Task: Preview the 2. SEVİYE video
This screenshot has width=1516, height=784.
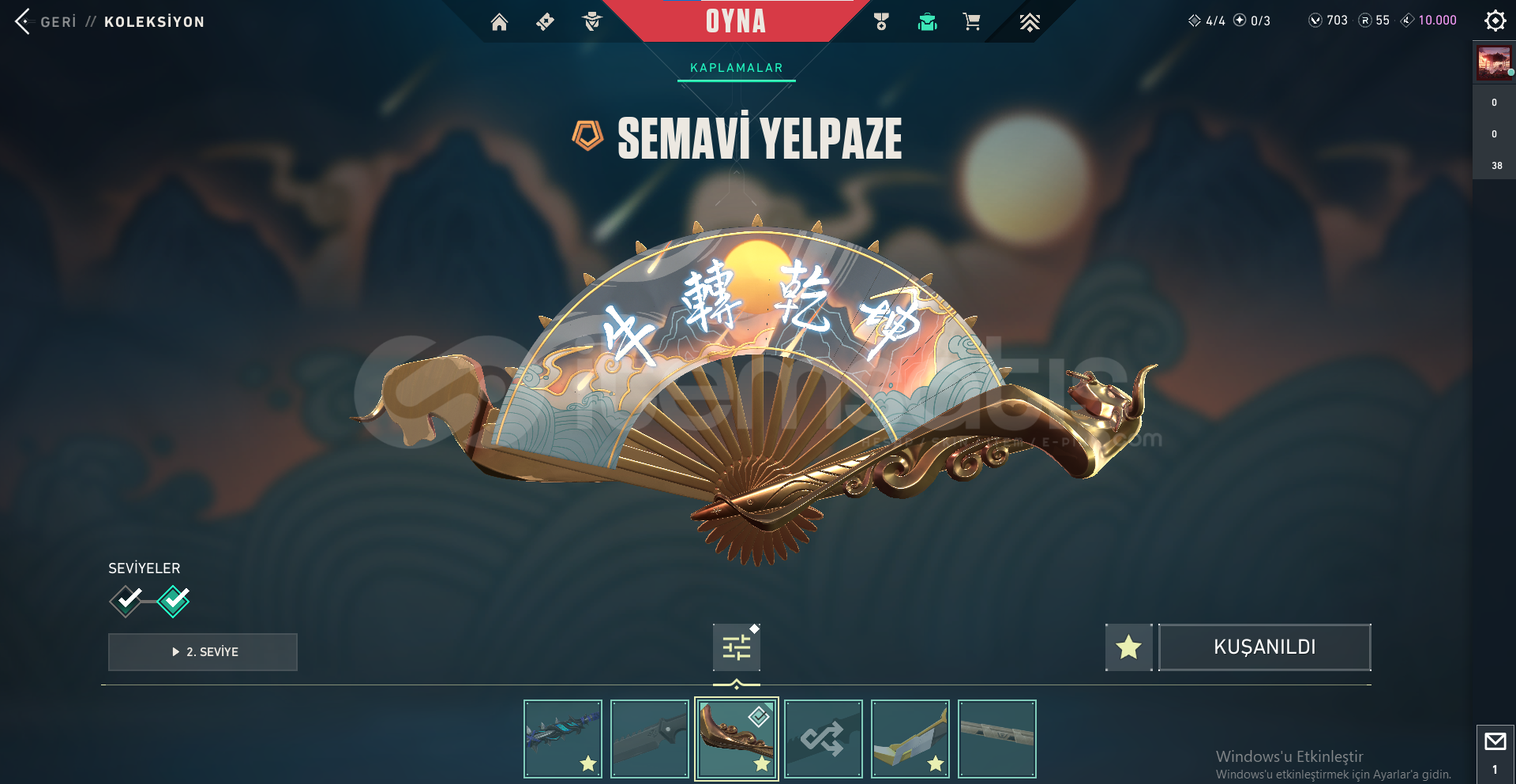Action: click(x=203, y=652)
